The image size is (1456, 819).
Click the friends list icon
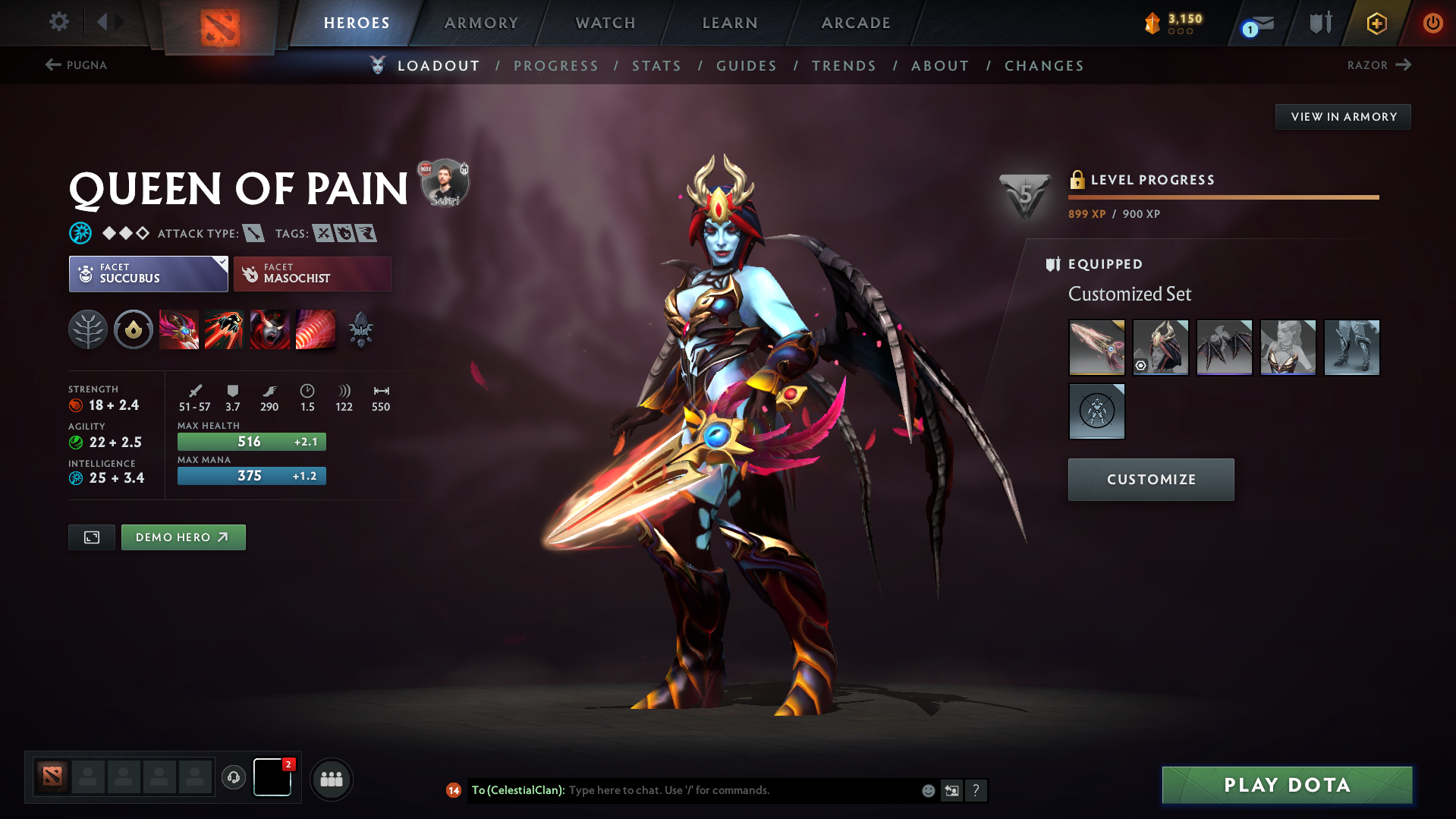pyautogui.click(x=332, y=779)
